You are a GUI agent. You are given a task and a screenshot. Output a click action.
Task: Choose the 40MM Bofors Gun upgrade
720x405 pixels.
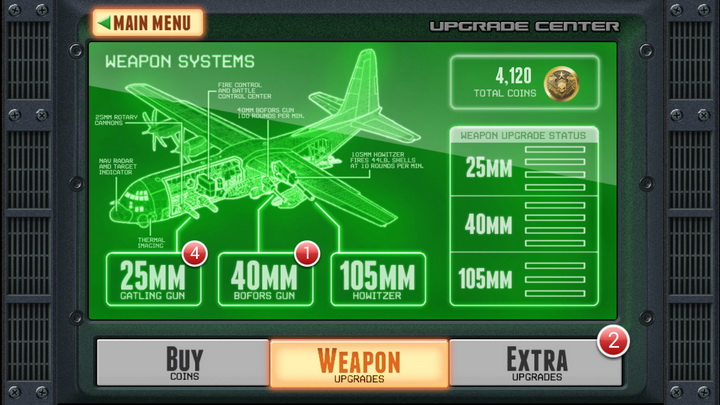[265, 279]
